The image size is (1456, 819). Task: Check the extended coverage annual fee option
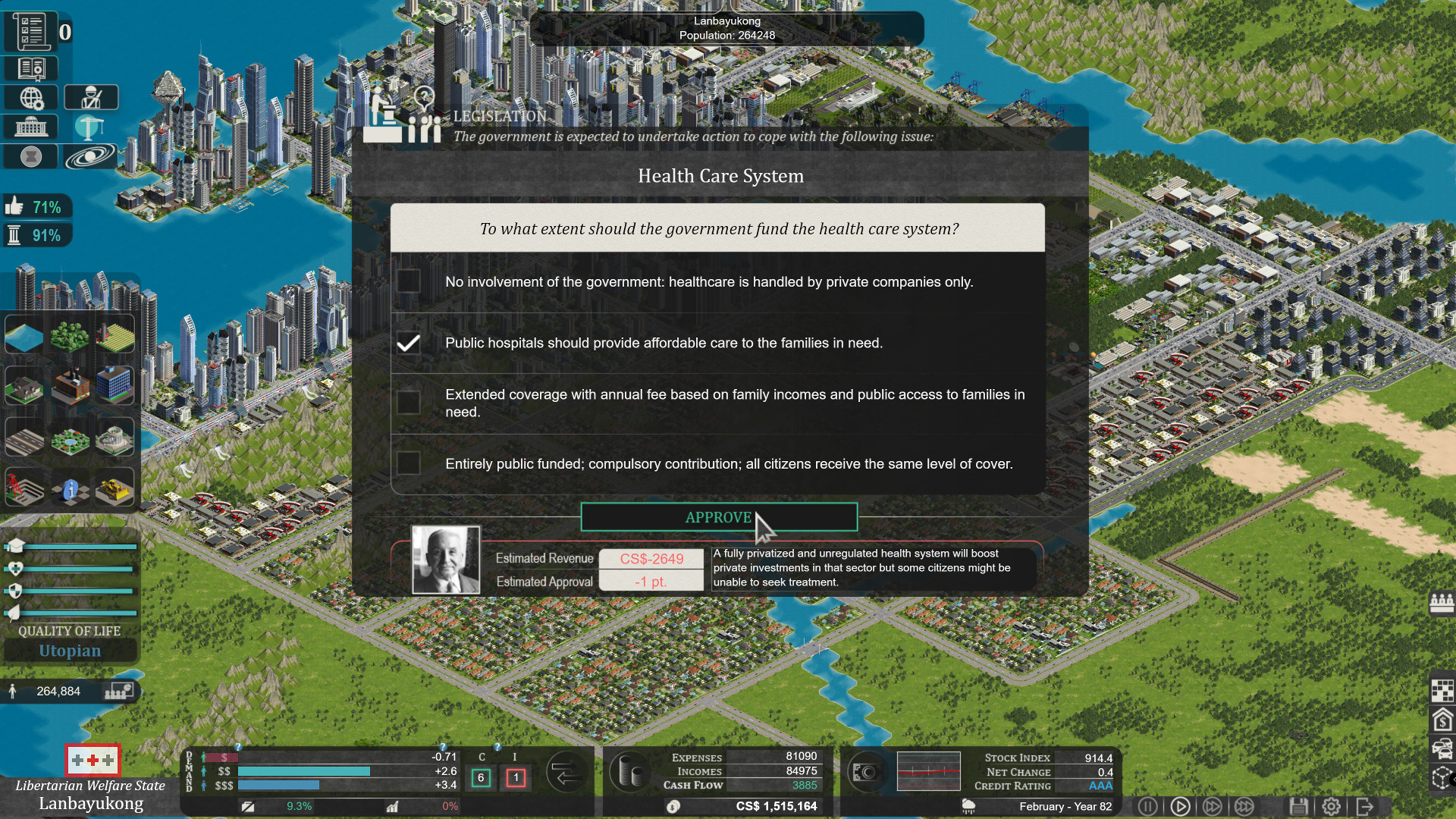(409, 403)
